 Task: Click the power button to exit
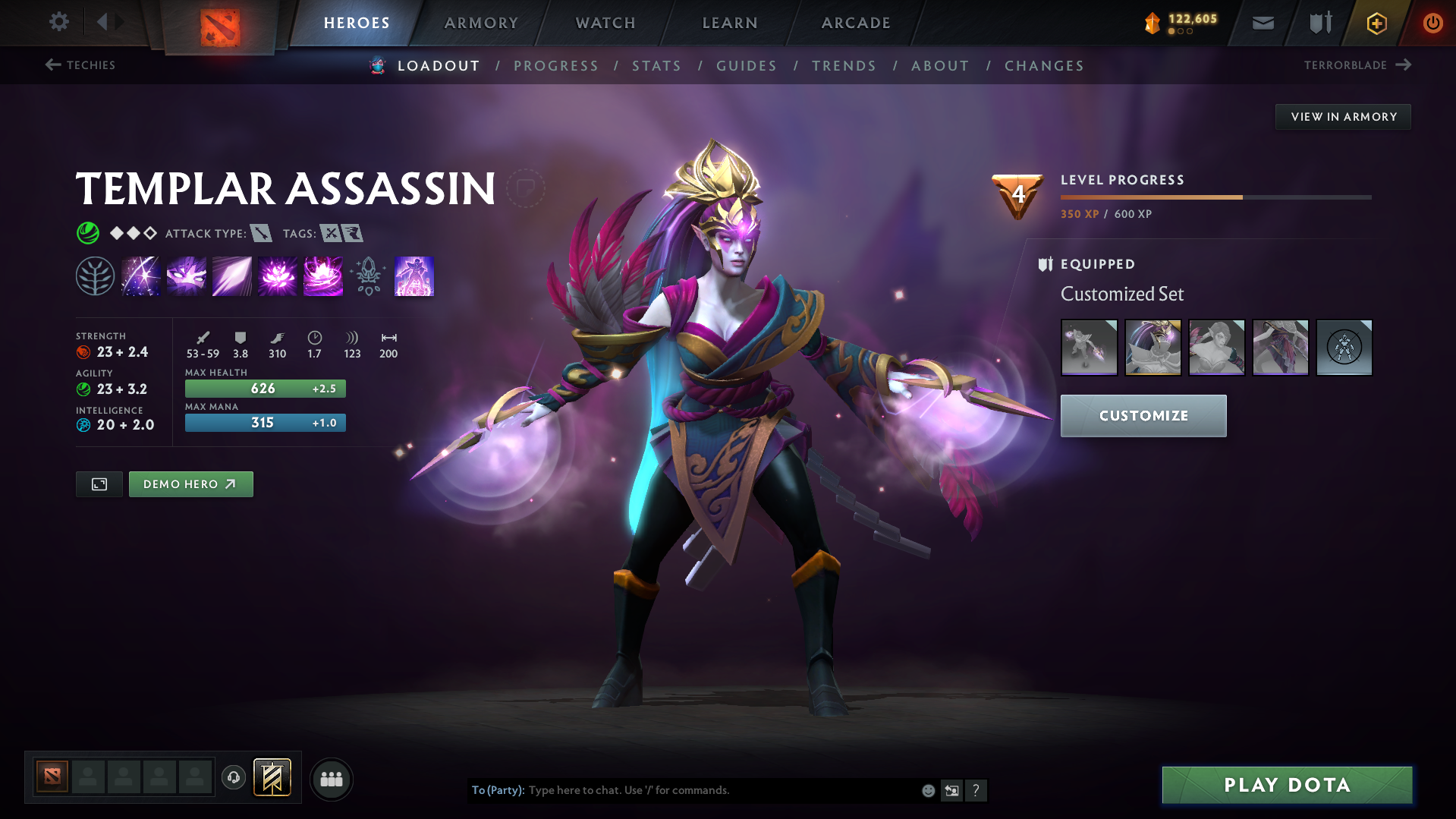coord(1432,23)
